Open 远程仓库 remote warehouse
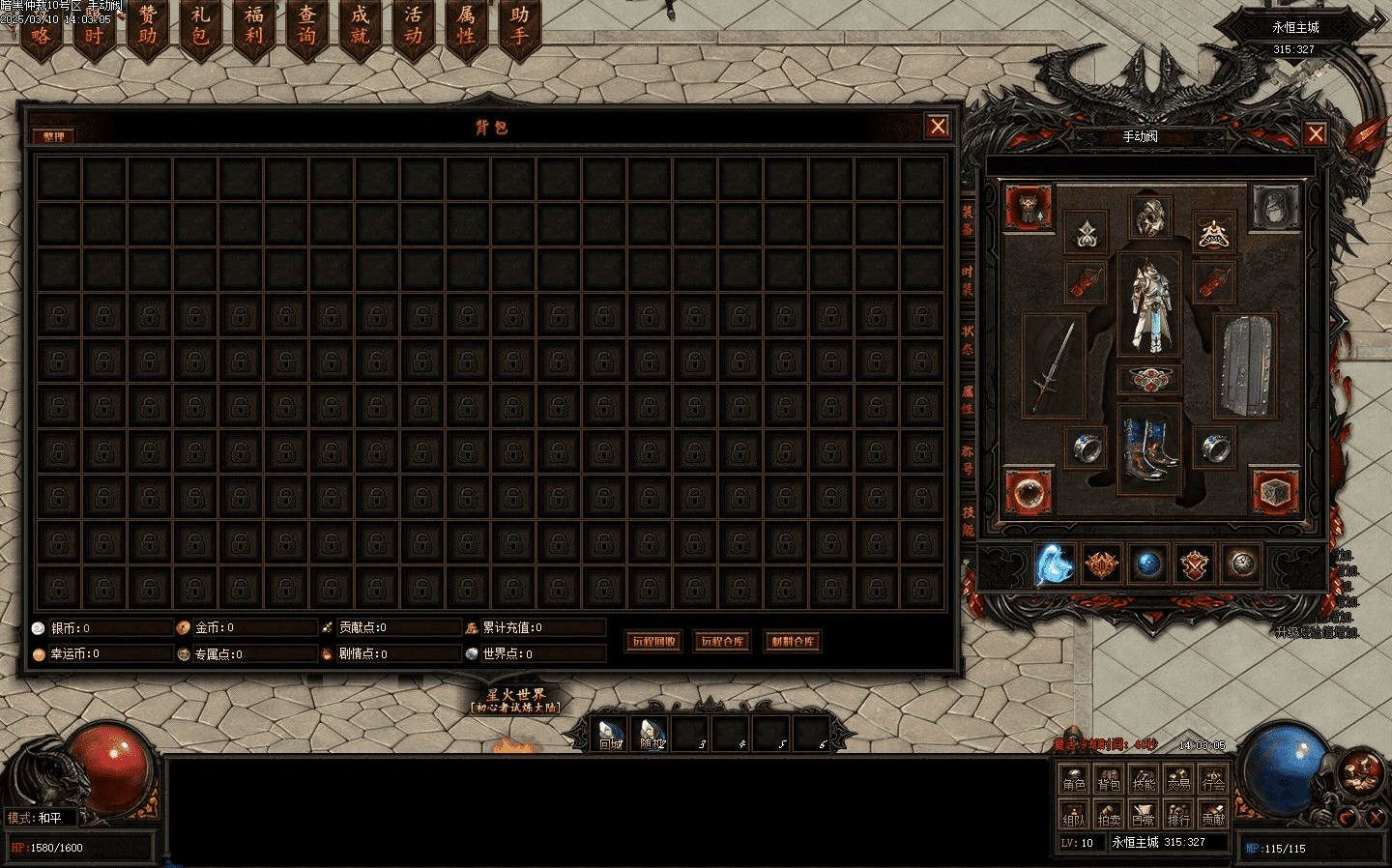Screen dimensions: 1392x868 pos(722,641)
